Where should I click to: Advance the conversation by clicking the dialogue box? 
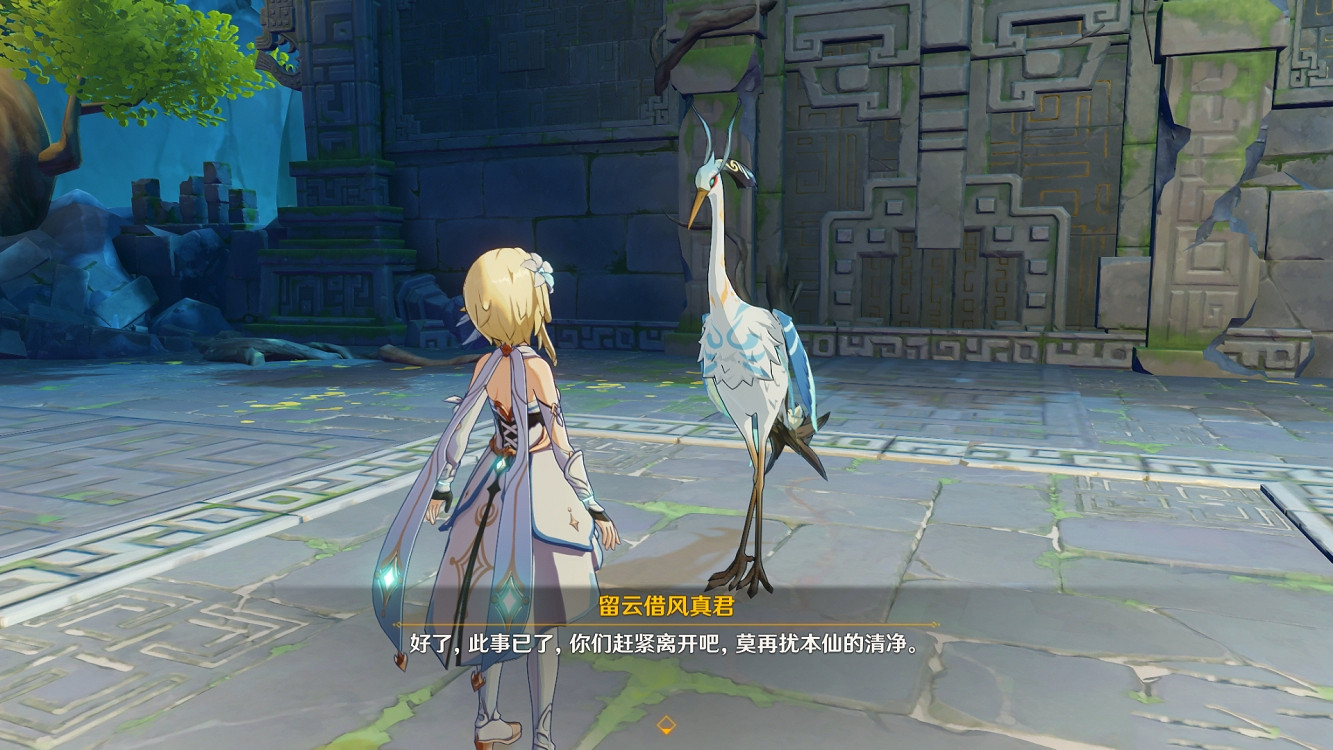point(666,642)
